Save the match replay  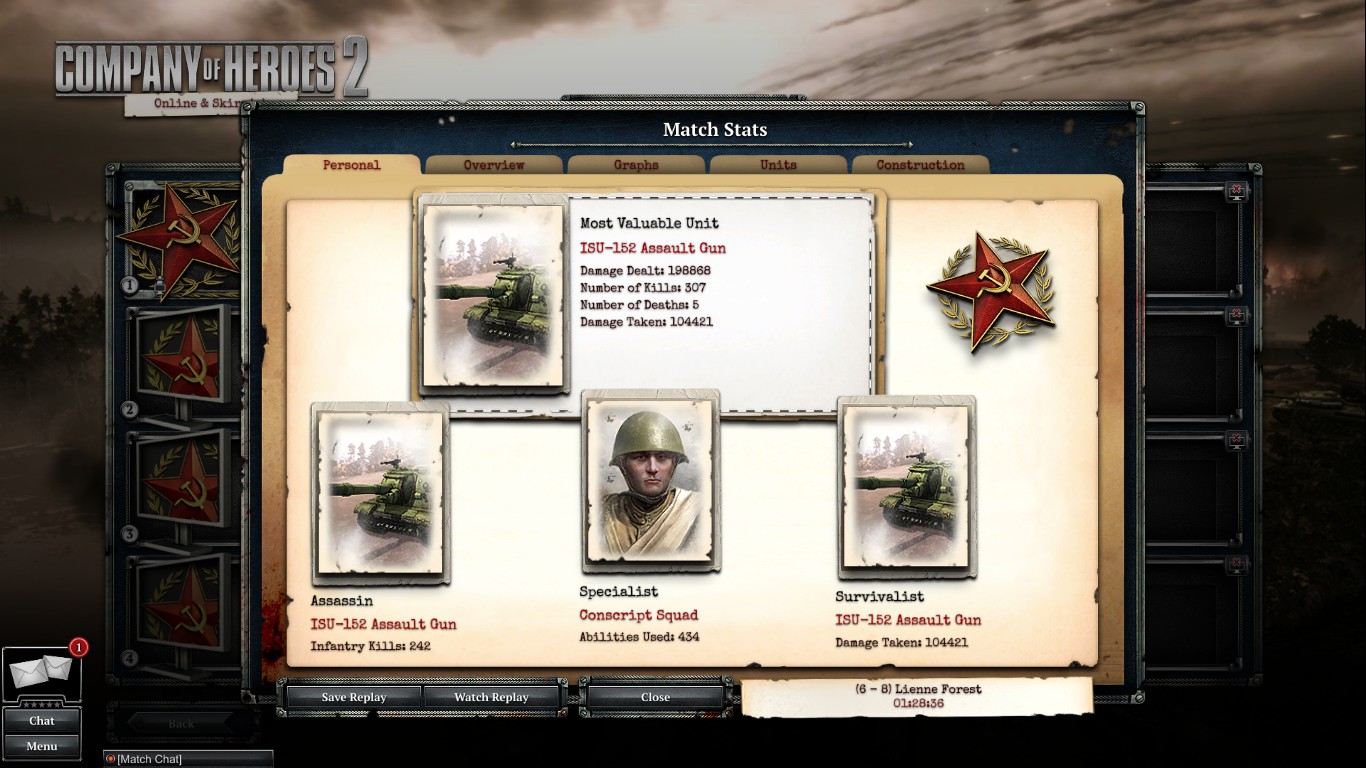pos(353,697)
